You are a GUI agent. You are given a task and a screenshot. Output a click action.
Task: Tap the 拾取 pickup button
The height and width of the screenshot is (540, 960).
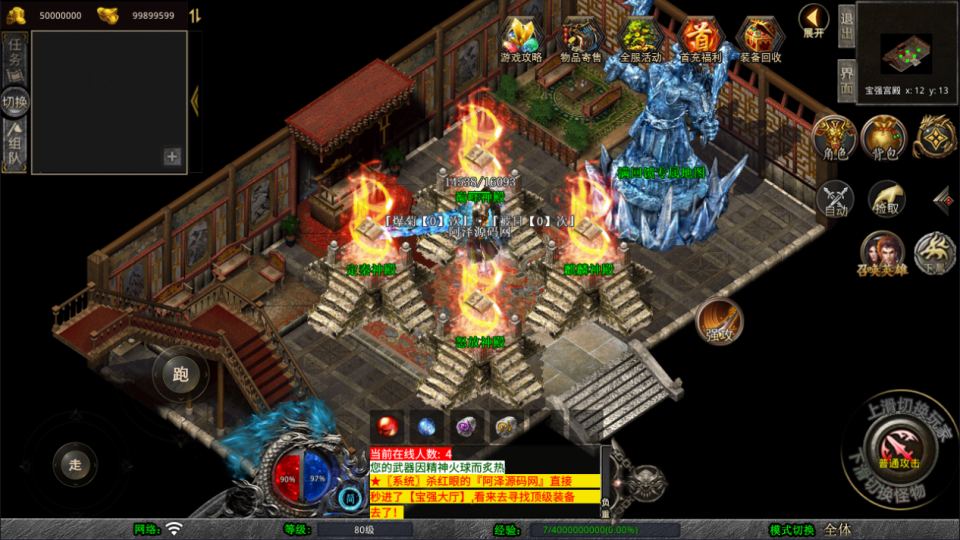pyautogui.click(x=886, y=199)
